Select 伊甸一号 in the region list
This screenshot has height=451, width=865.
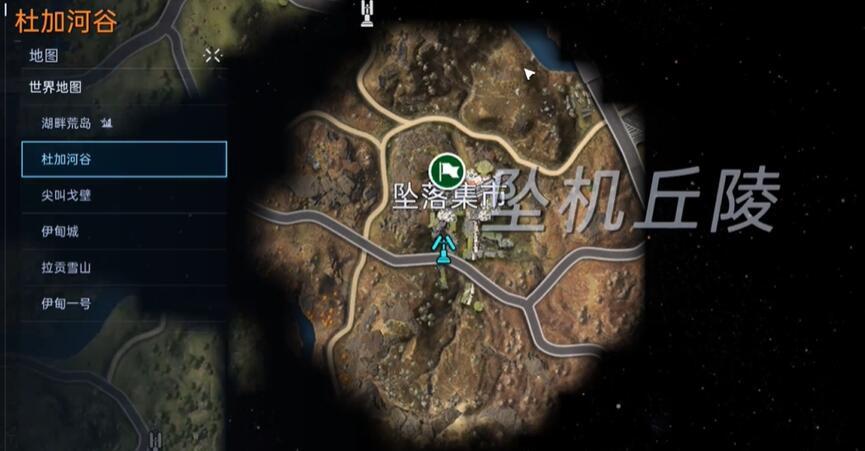click(66, 303)
